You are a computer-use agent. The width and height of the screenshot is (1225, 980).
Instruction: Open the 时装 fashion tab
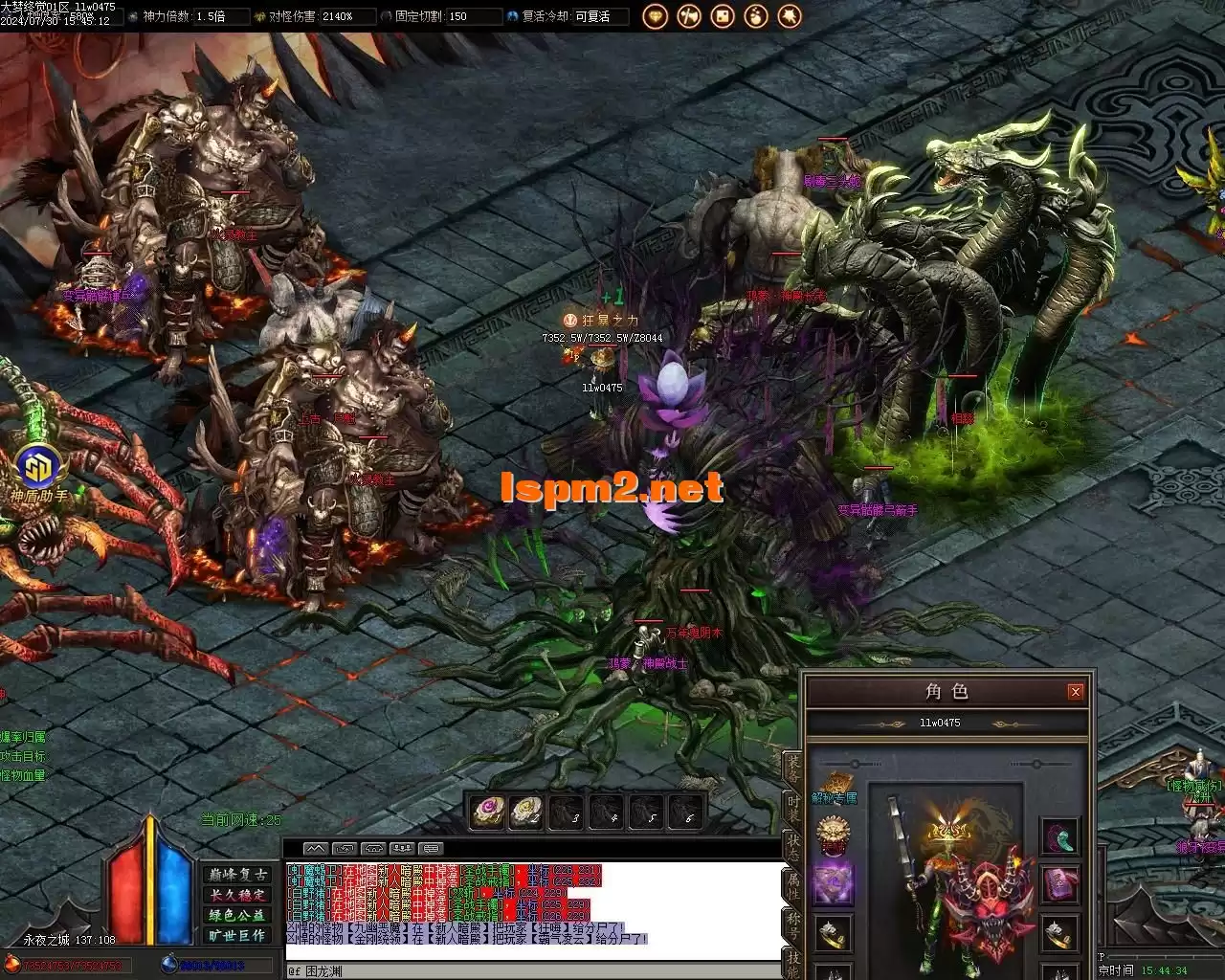[x=792, y=809]
